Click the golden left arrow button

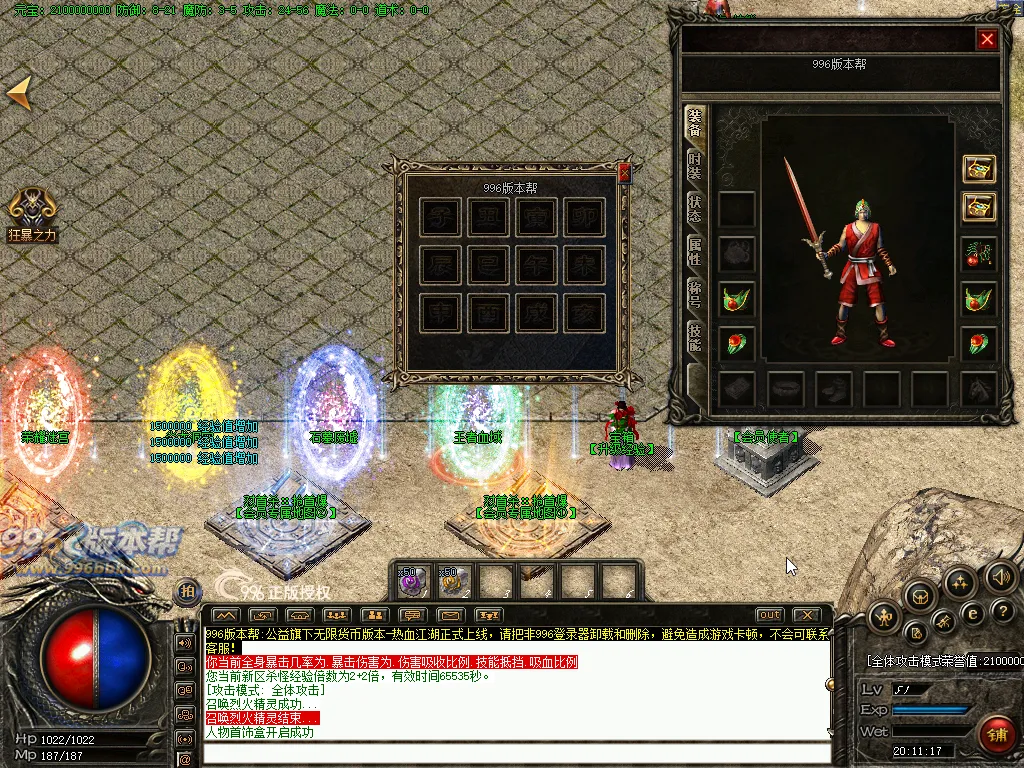tap(20, 93)
